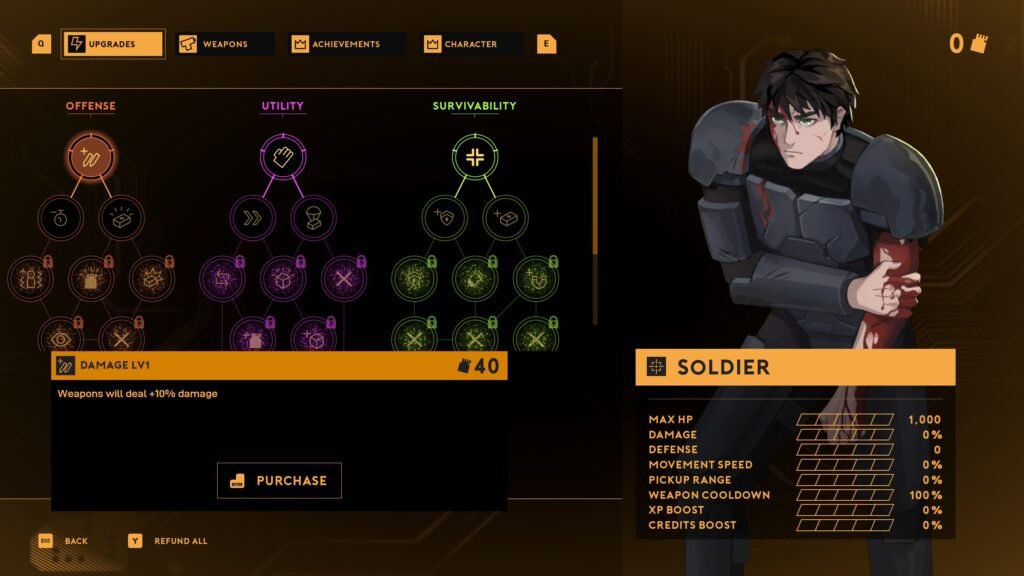Viewport: 1024px width, 576px height.
Task: Select the glove node under Utility
Action: click(x=282, y=157)
